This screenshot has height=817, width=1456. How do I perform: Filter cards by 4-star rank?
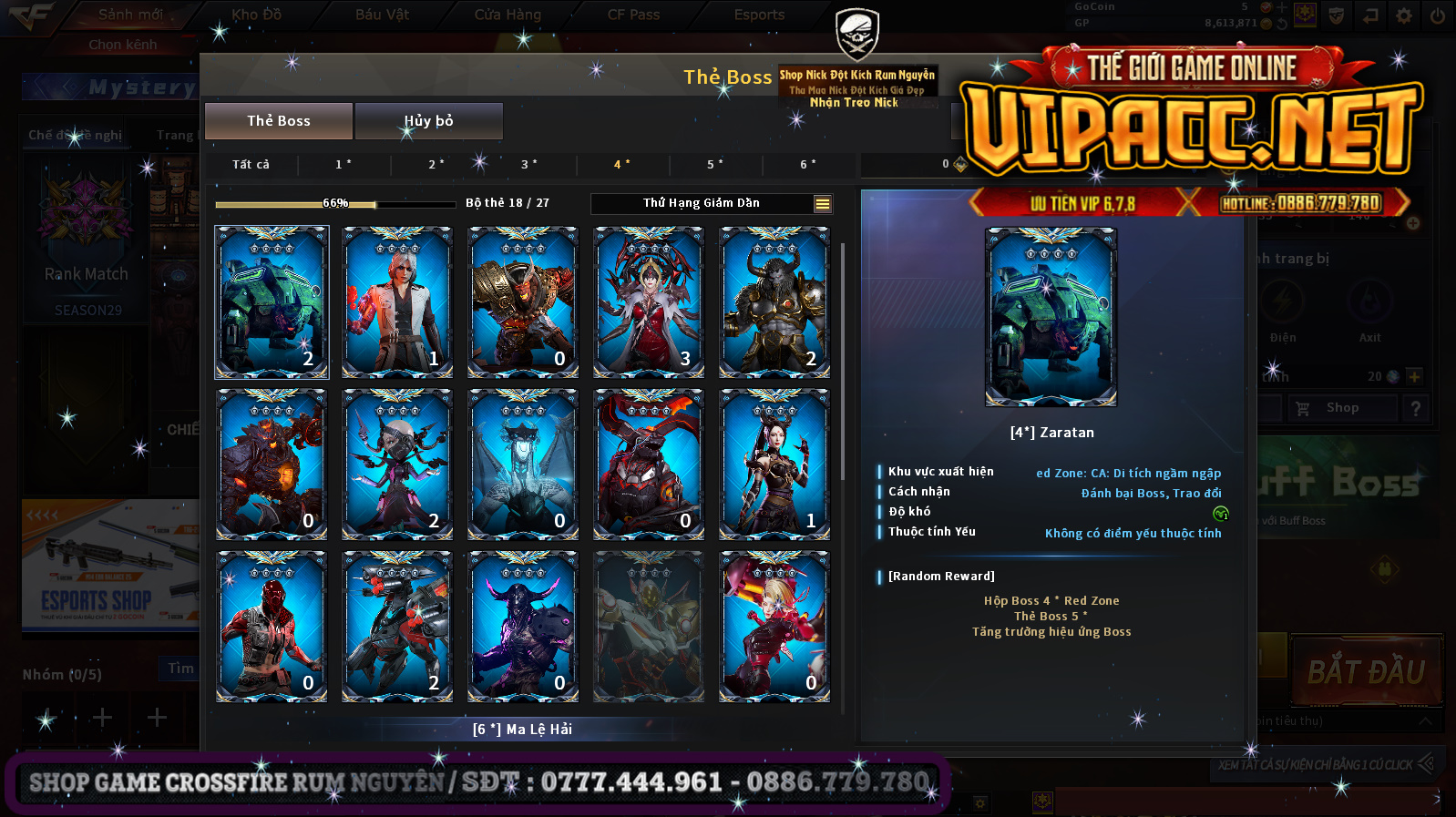click(621, 165)
